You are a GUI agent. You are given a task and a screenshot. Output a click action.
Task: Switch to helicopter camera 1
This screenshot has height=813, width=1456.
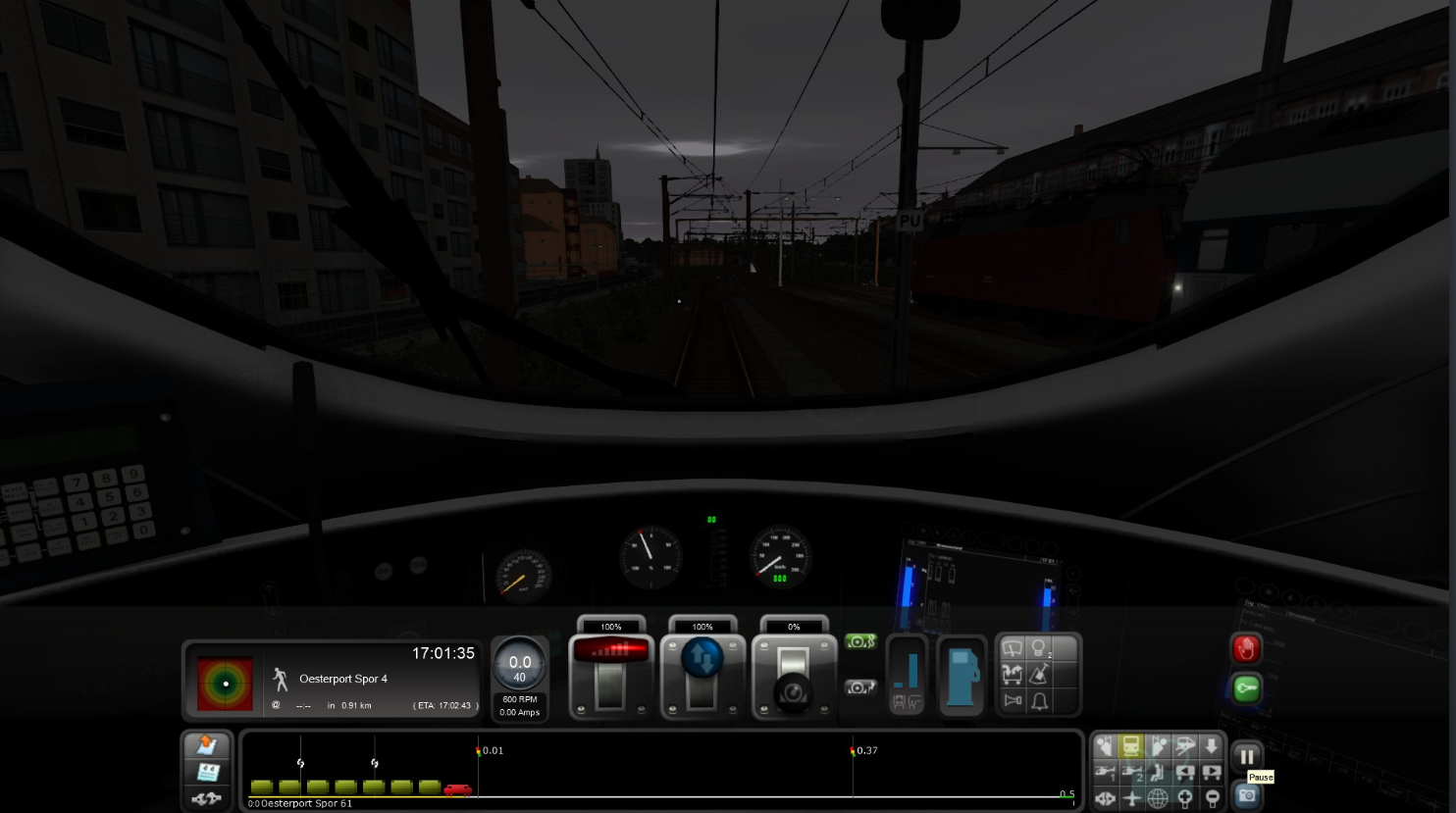(x=1106, y=773)
